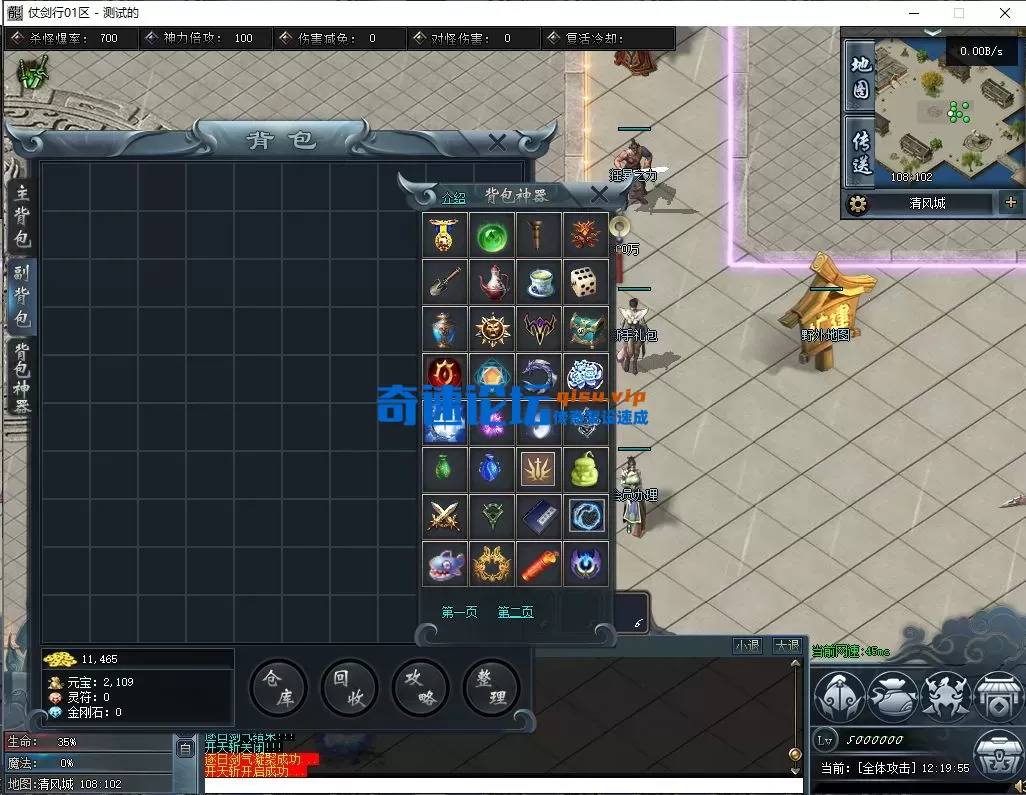
Task: Choose the red firecracker artifact
Action: point(539,564)
